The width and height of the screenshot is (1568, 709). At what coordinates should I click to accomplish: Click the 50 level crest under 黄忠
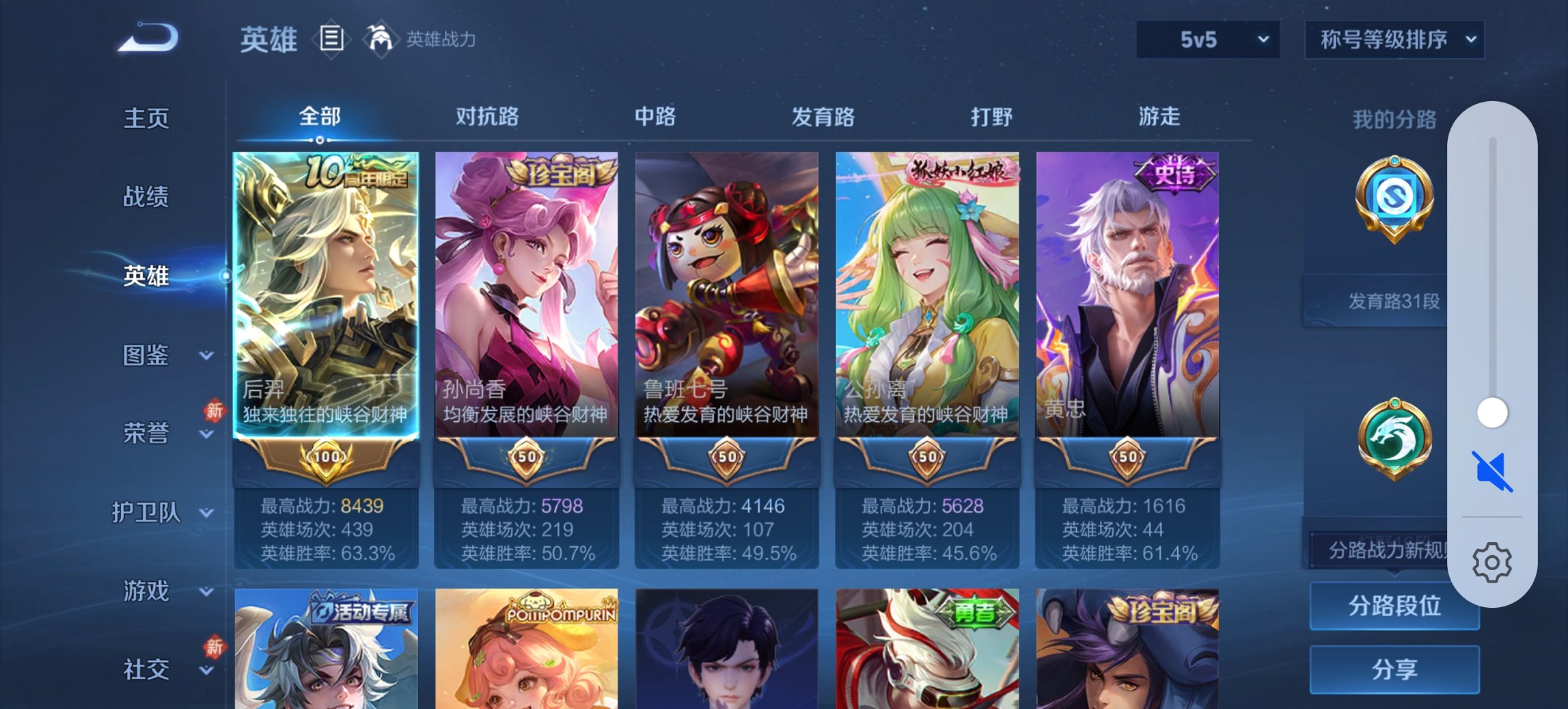pos(1126,459)
